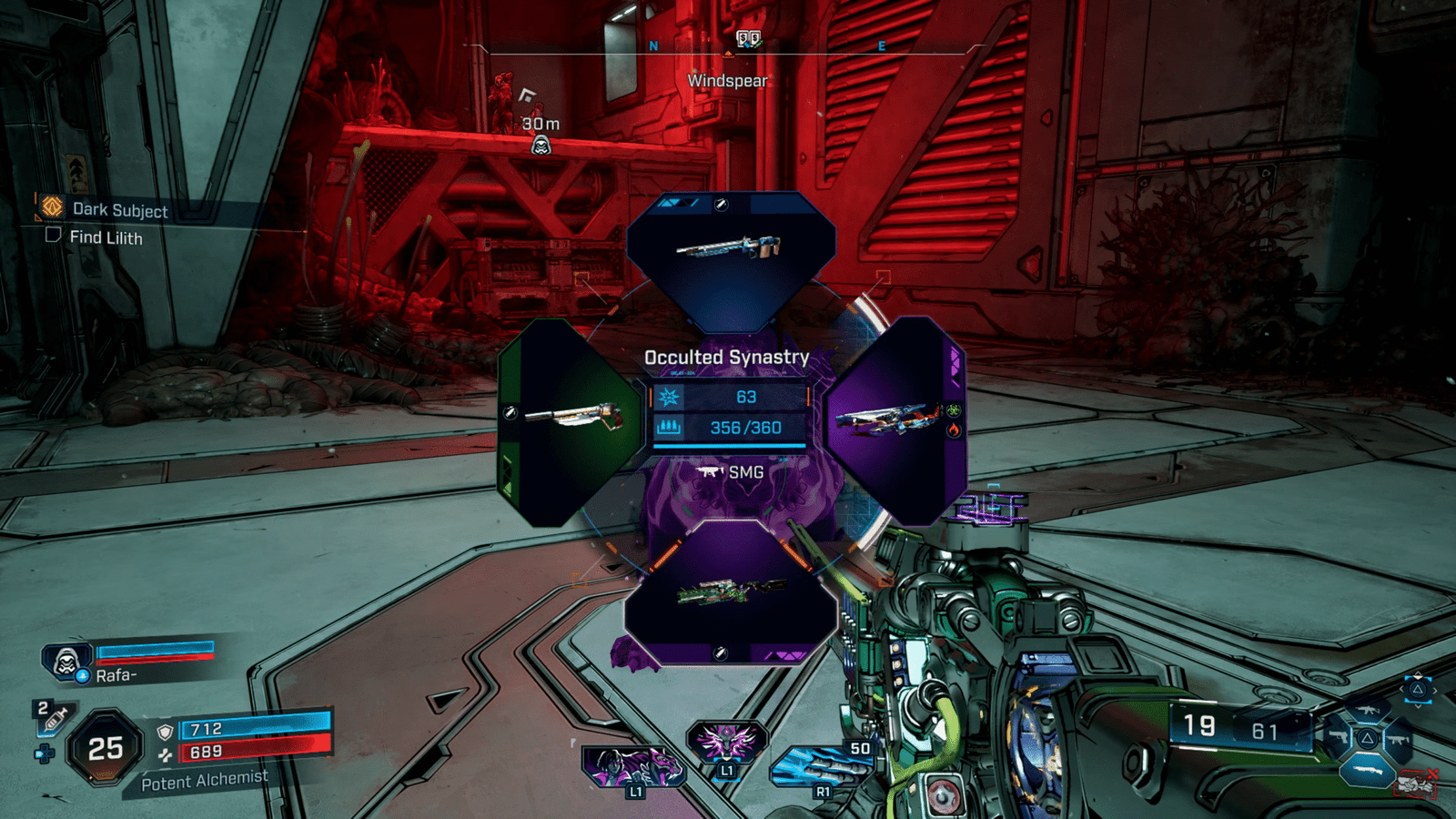
Task: Activate the purple horned creature skill icon
Action: (726, 742)
